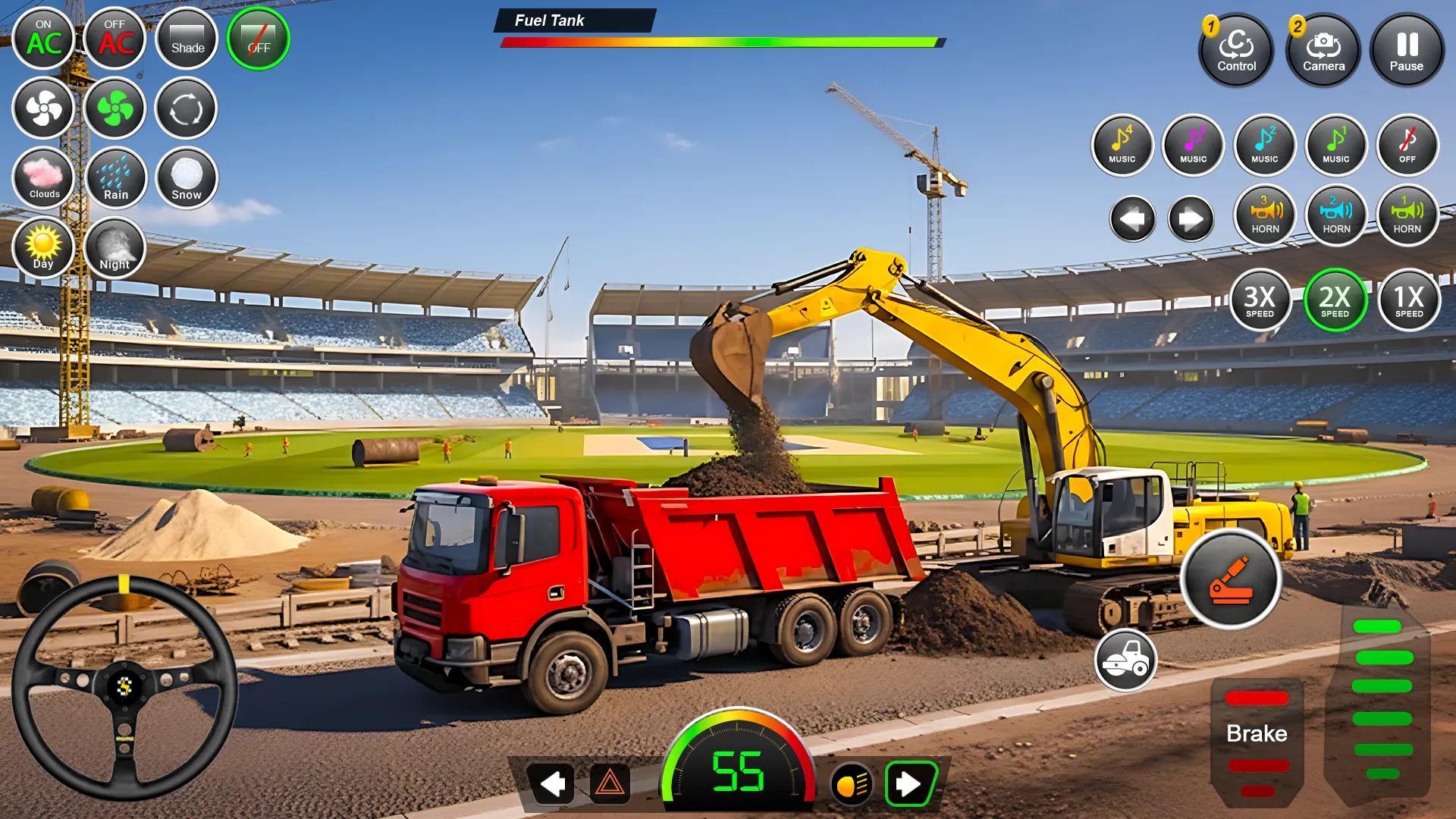The width and height of the screenshot is (1456, 819).
Task: Select 1X speed
Action: (x=1408, y=300)
